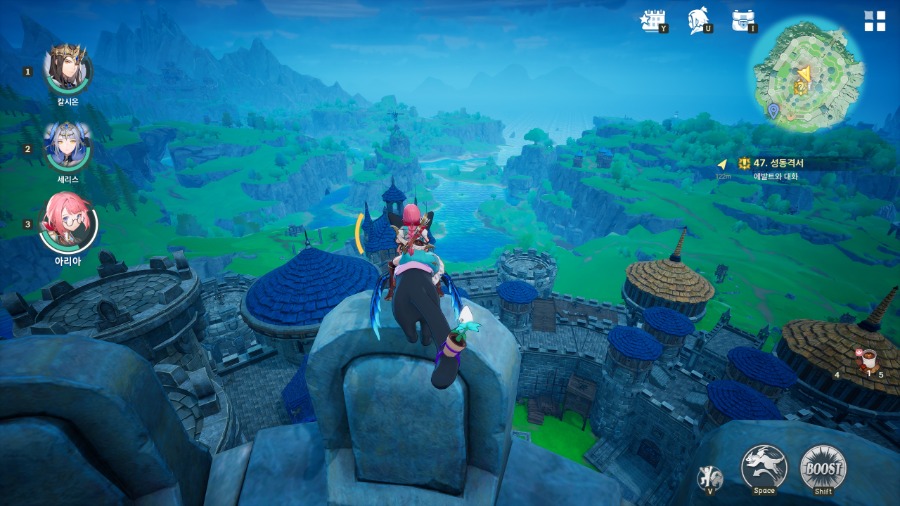The height and width of the screenshot is (506, 900).
Task: Open the character profile head icon
Action: pos(699,20)
